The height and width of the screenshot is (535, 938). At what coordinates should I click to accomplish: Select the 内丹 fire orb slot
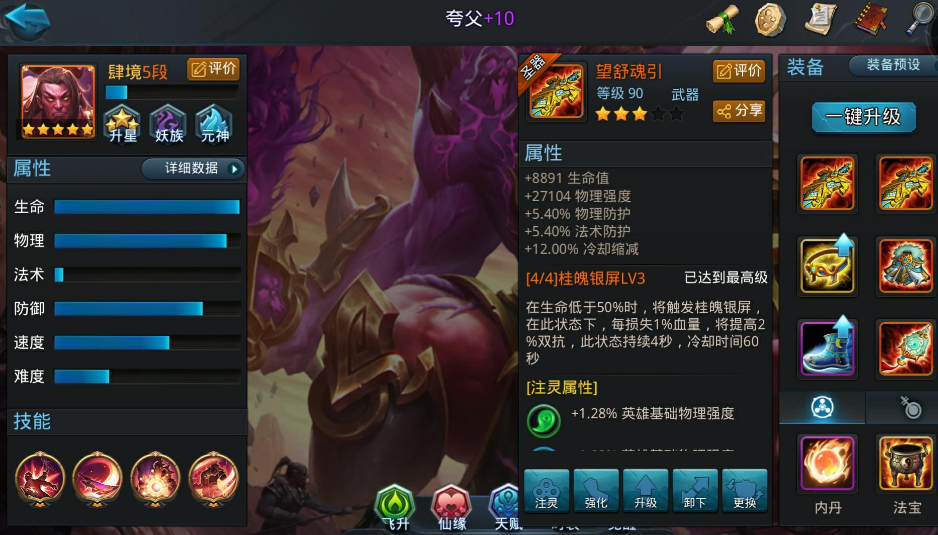(827, 464)
